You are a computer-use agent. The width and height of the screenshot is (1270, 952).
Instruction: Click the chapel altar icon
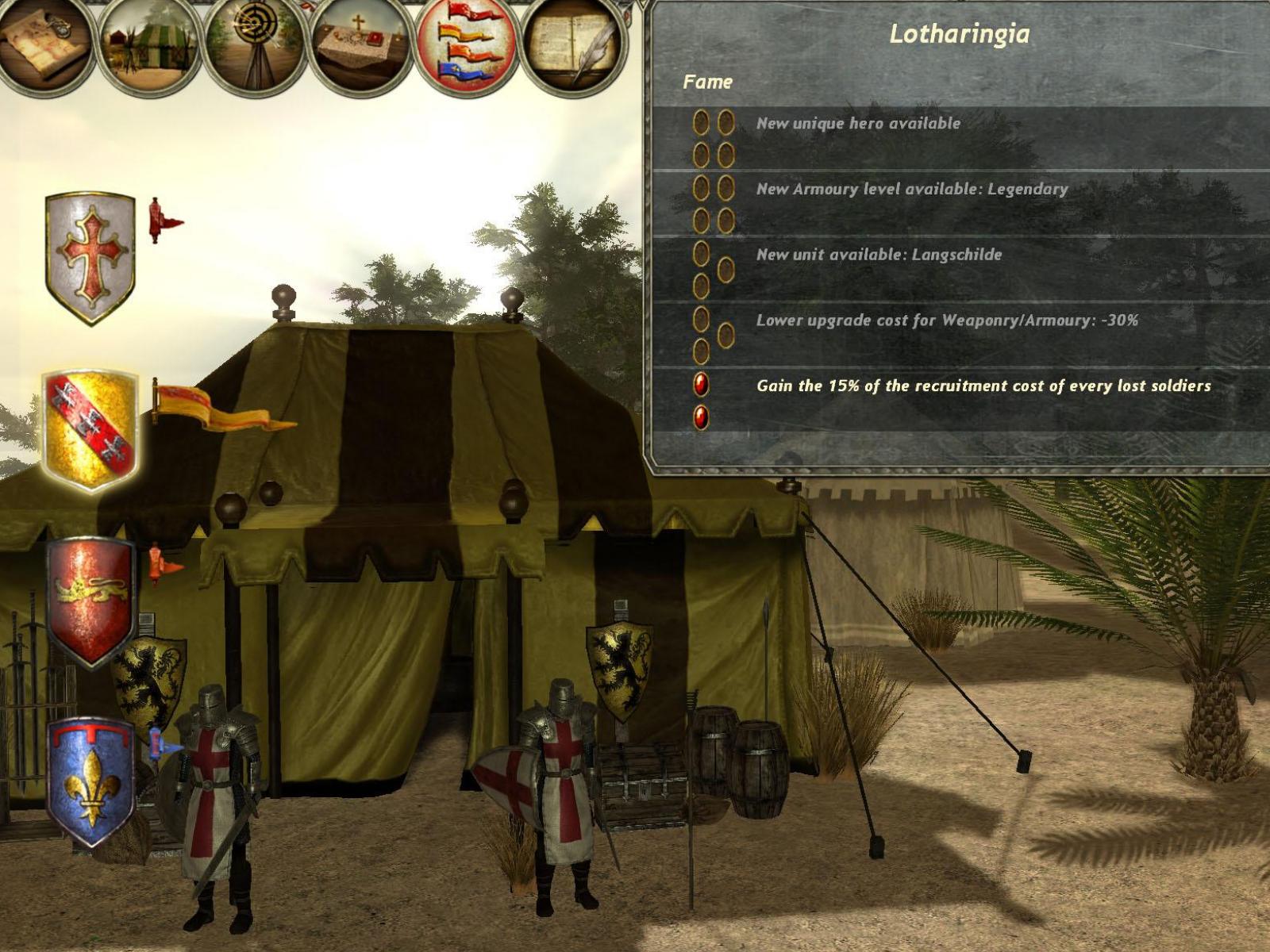click(x=359, y=44)
